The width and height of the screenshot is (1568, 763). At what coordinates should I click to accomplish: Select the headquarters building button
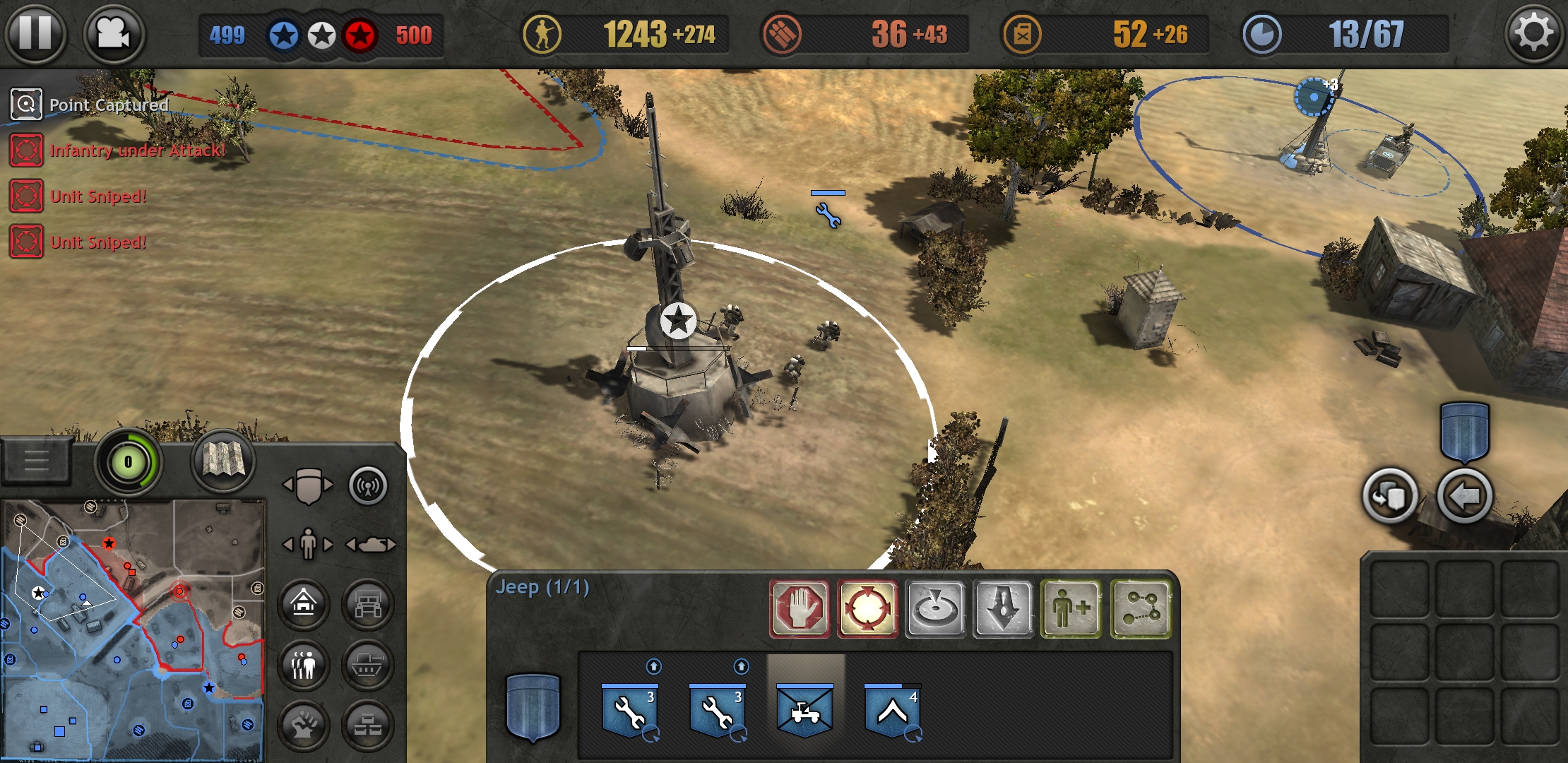(304, 604)
